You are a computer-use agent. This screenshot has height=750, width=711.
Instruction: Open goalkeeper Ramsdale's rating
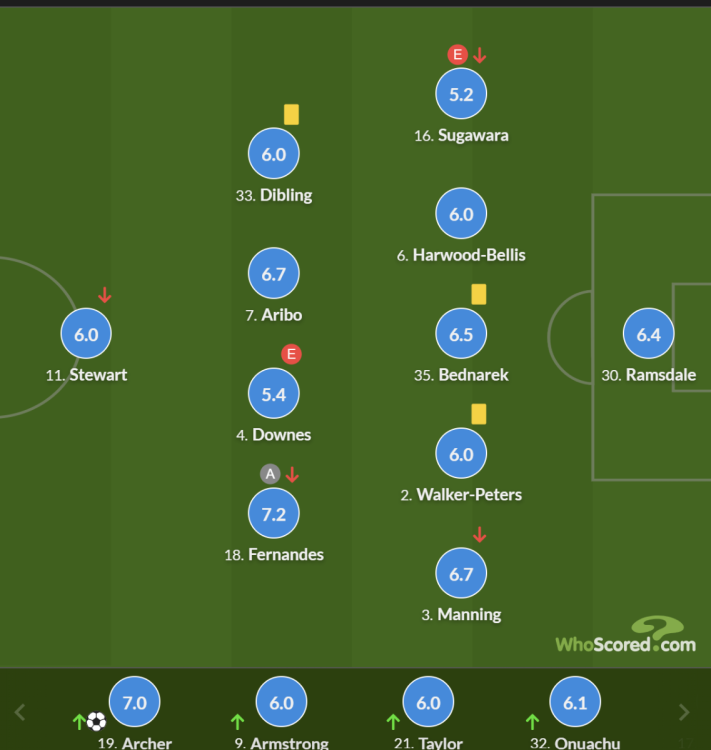pyautogui.click(x=649, y=335)
